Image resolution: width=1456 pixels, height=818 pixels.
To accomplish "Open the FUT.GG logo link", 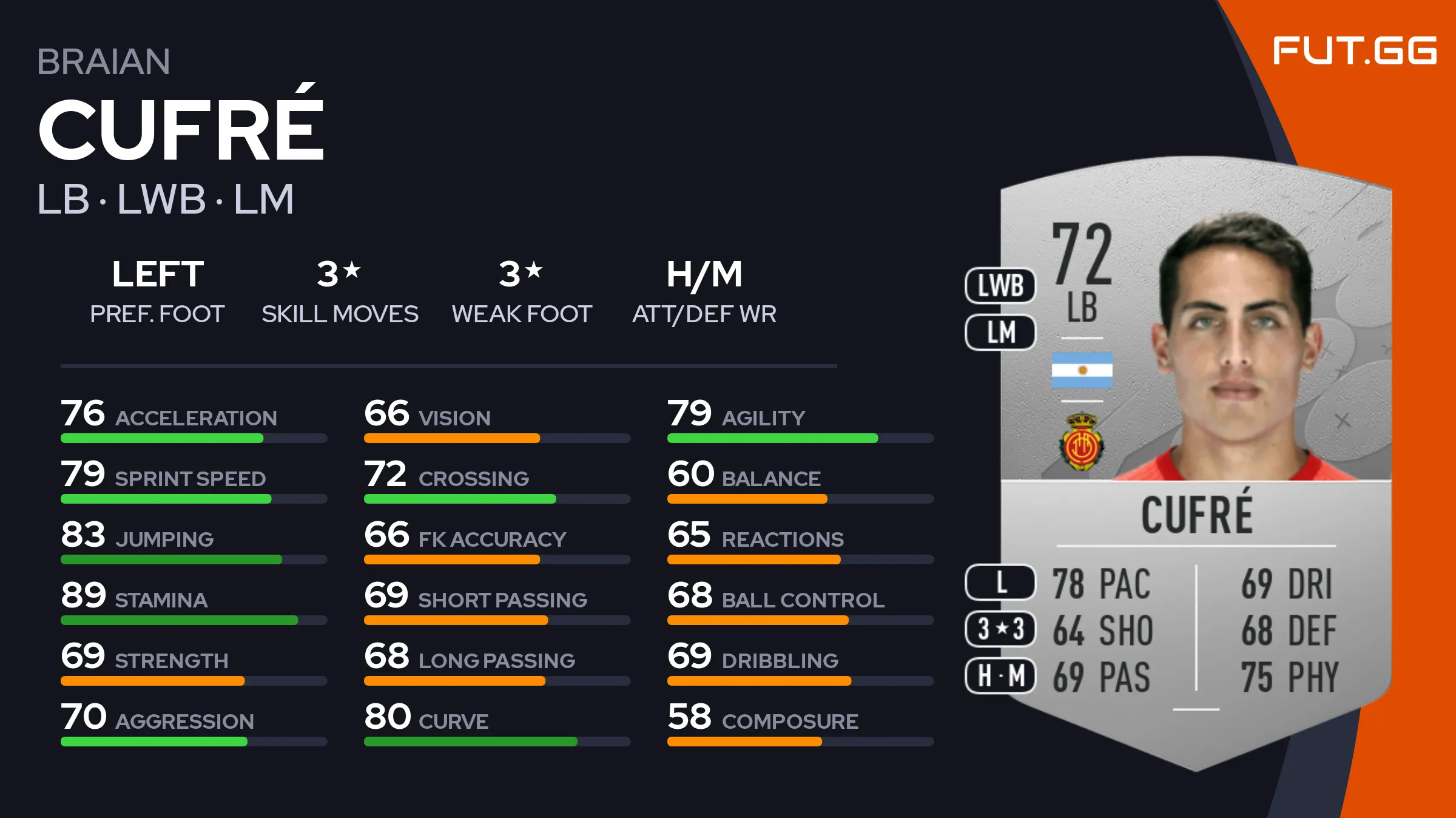I will 1354,51.
